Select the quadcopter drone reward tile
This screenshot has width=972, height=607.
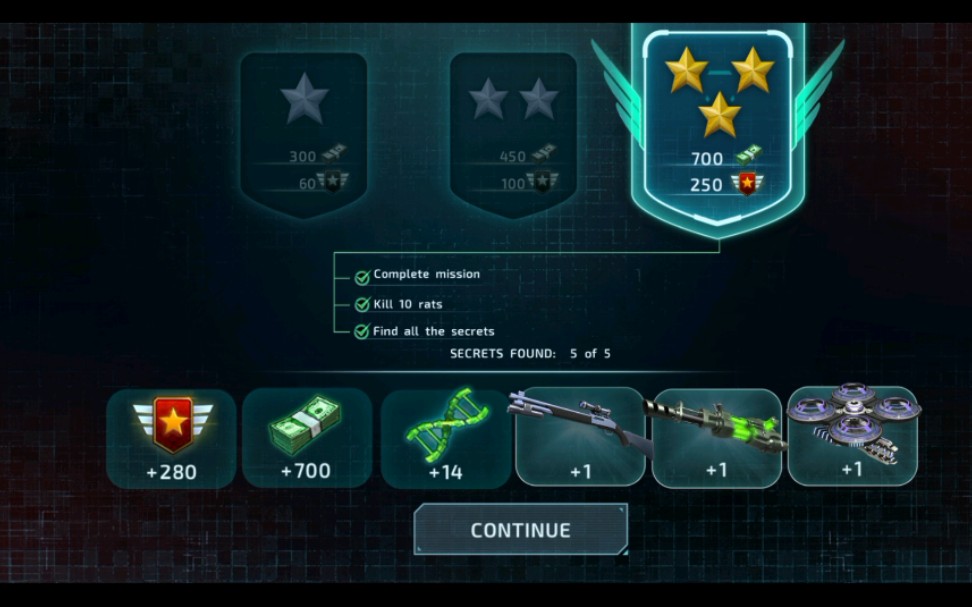[x=852, y=438]
